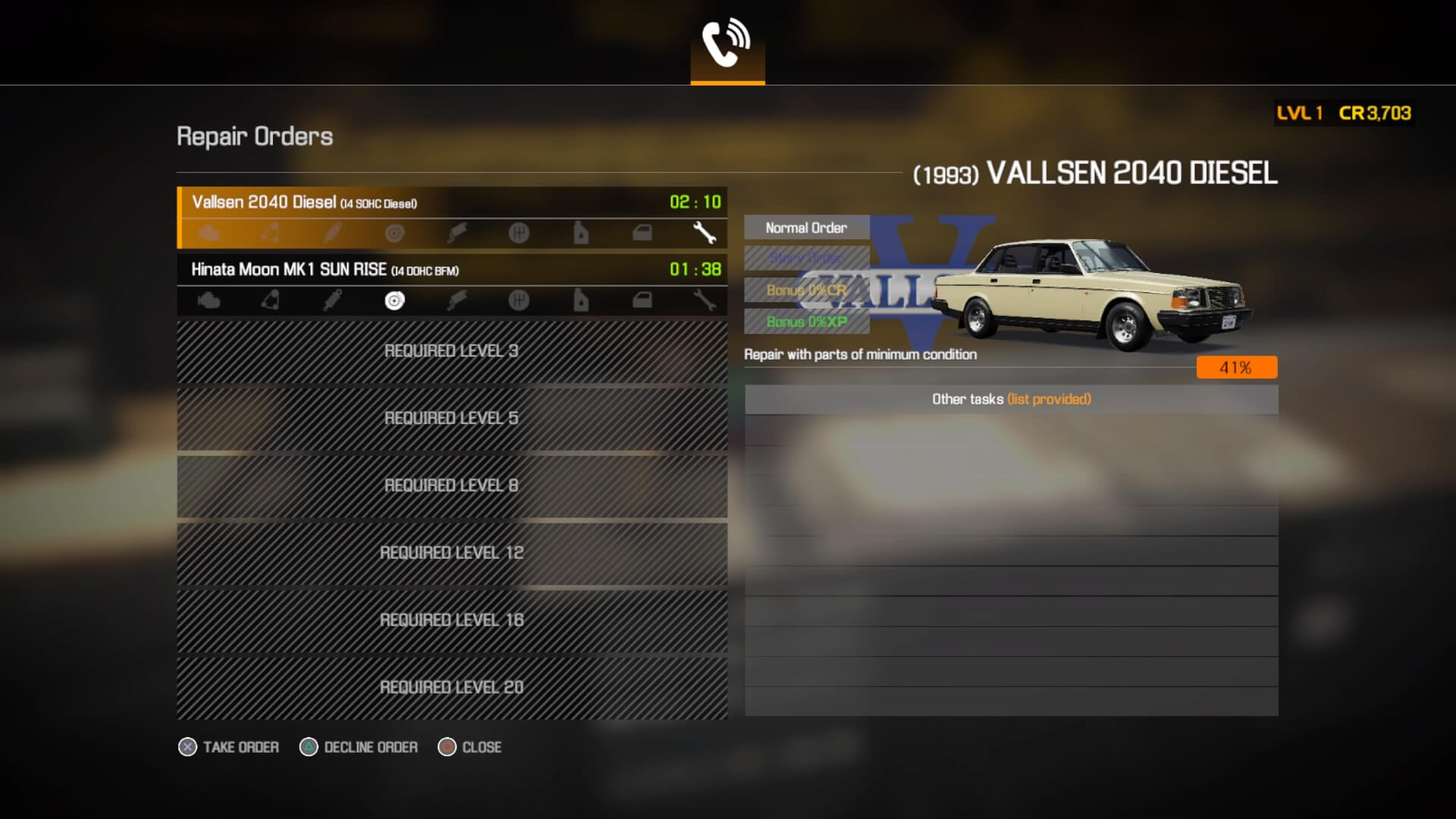This screenshot has width=1456, height=819.
Task: Click the locked Required Level 3 slot
Action: coord(452,351)
